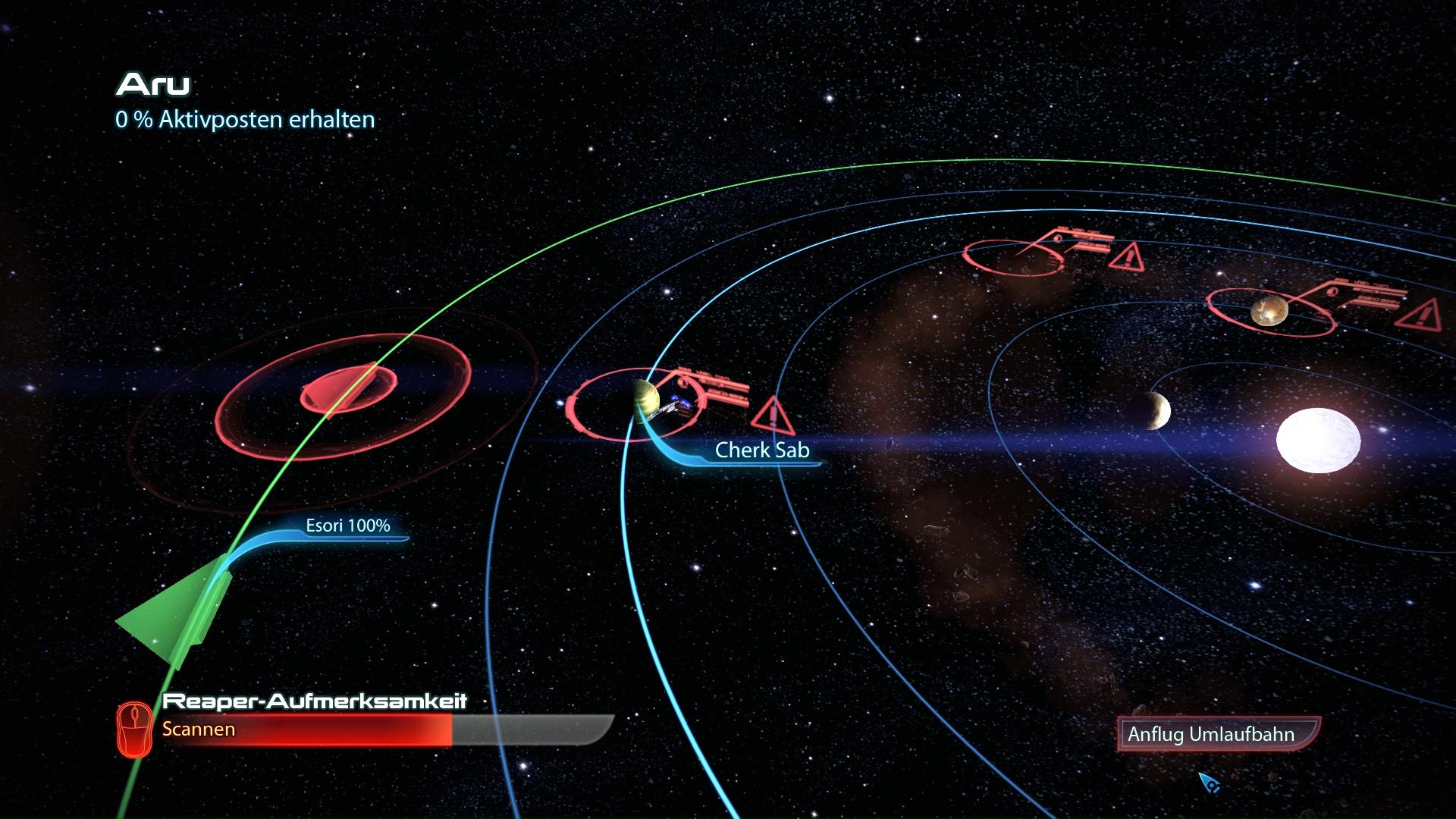Click the Anflug Umlaufbahn button

coord(1217,734)
